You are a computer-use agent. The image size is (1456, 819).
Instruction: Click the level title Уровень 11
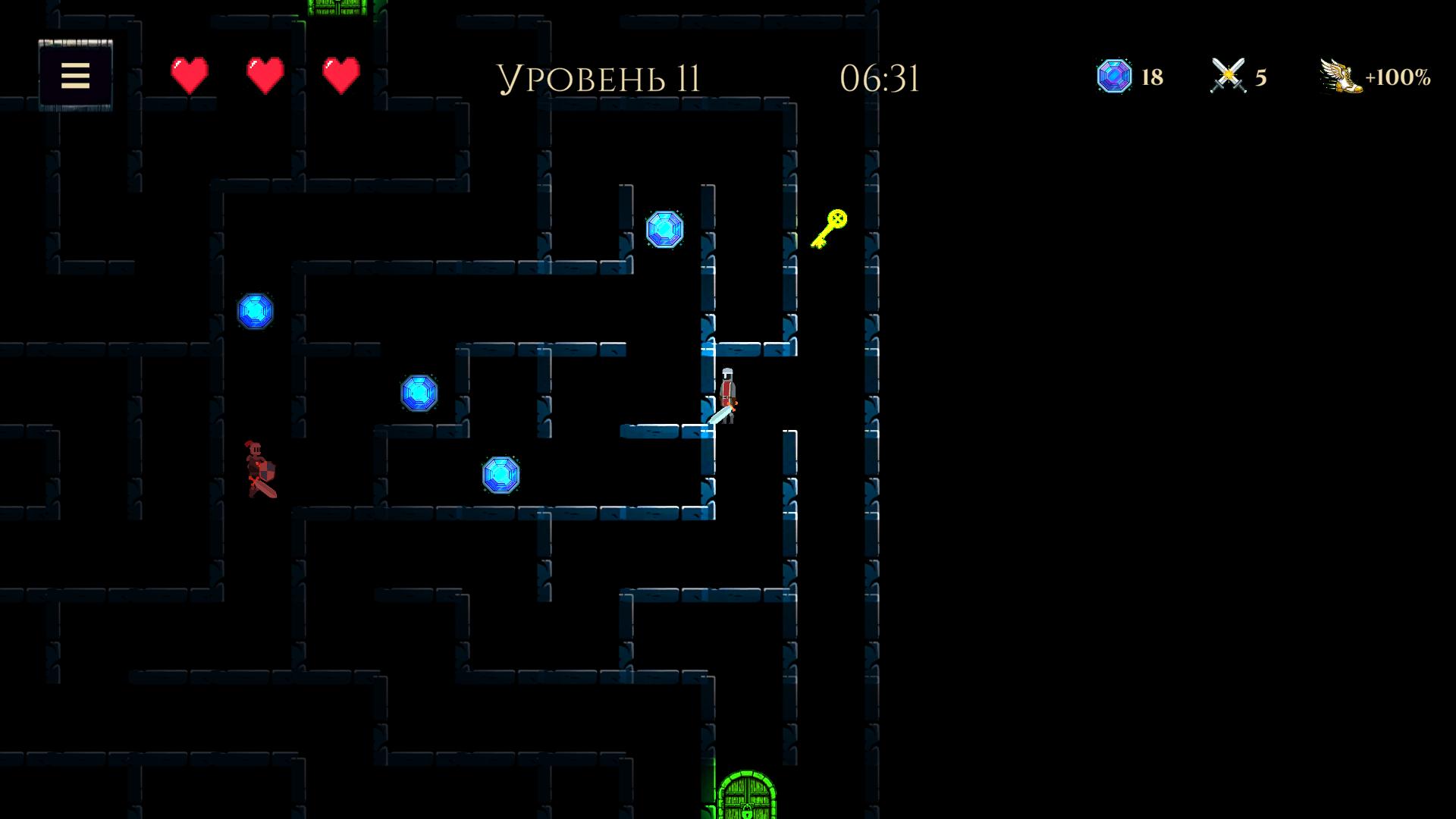[x=599, y=76]
